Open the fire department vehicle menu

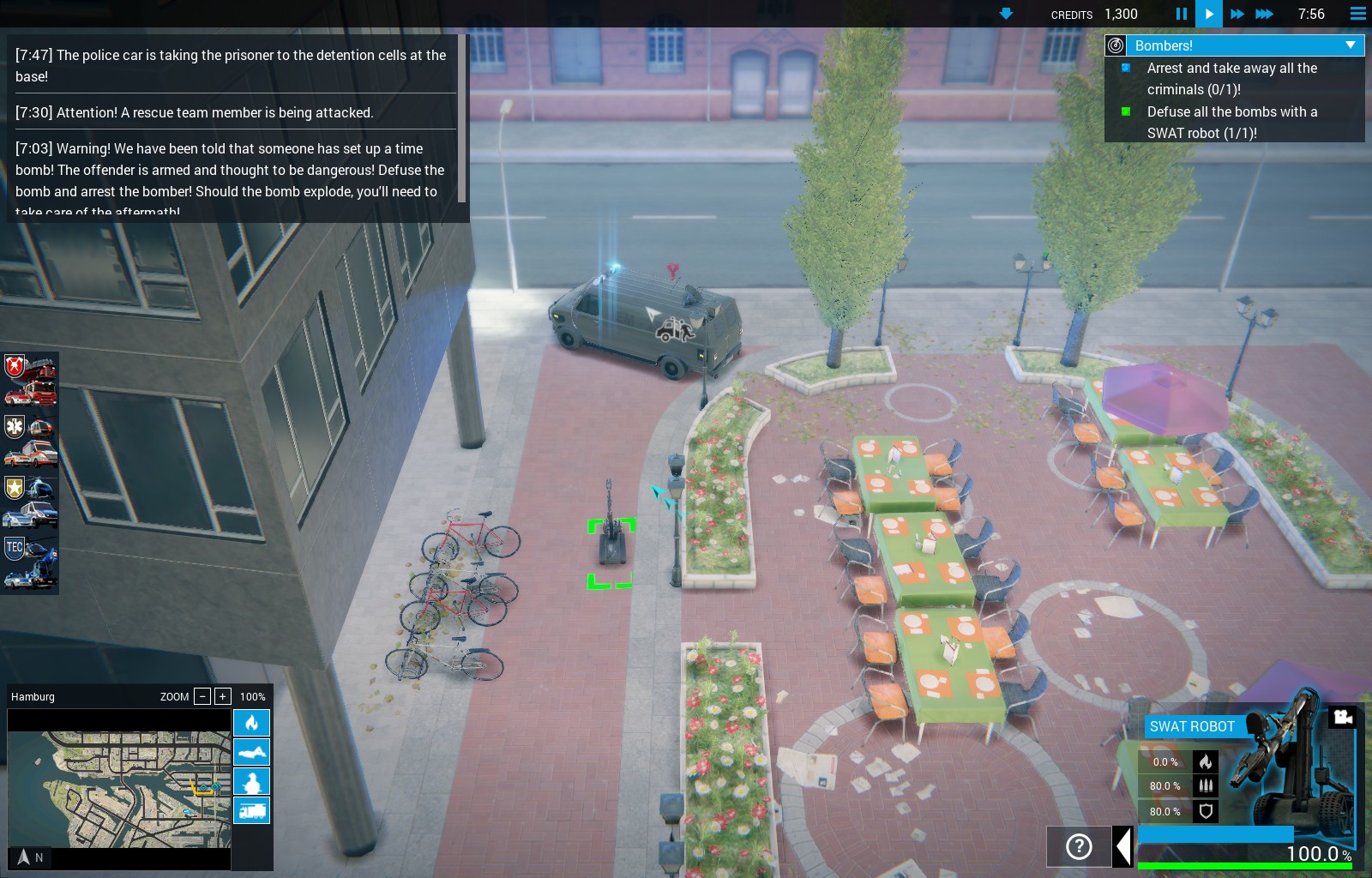[30, 381]
